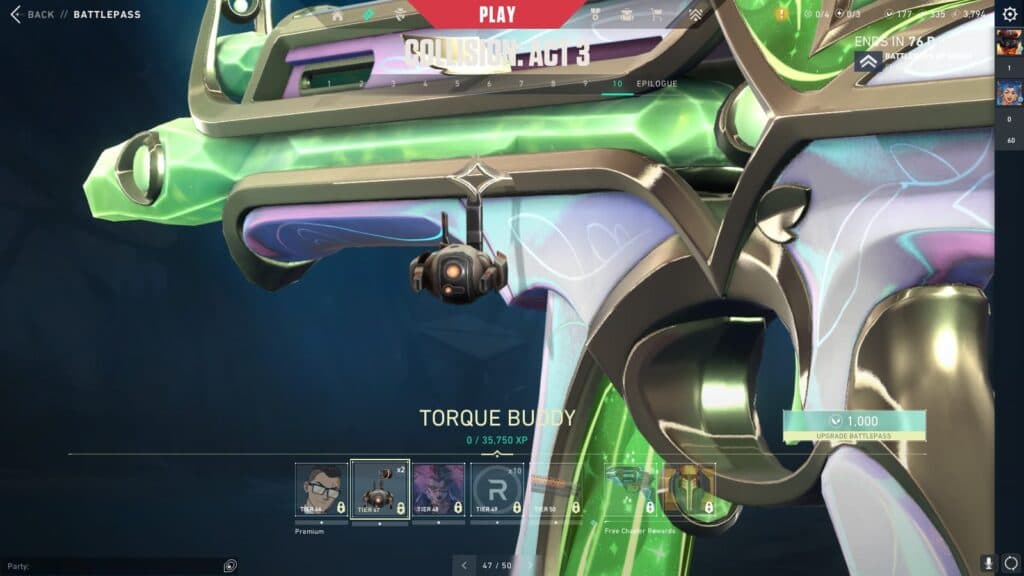Select the Torque Buddy tier 47 reward

tap(380, 489)
